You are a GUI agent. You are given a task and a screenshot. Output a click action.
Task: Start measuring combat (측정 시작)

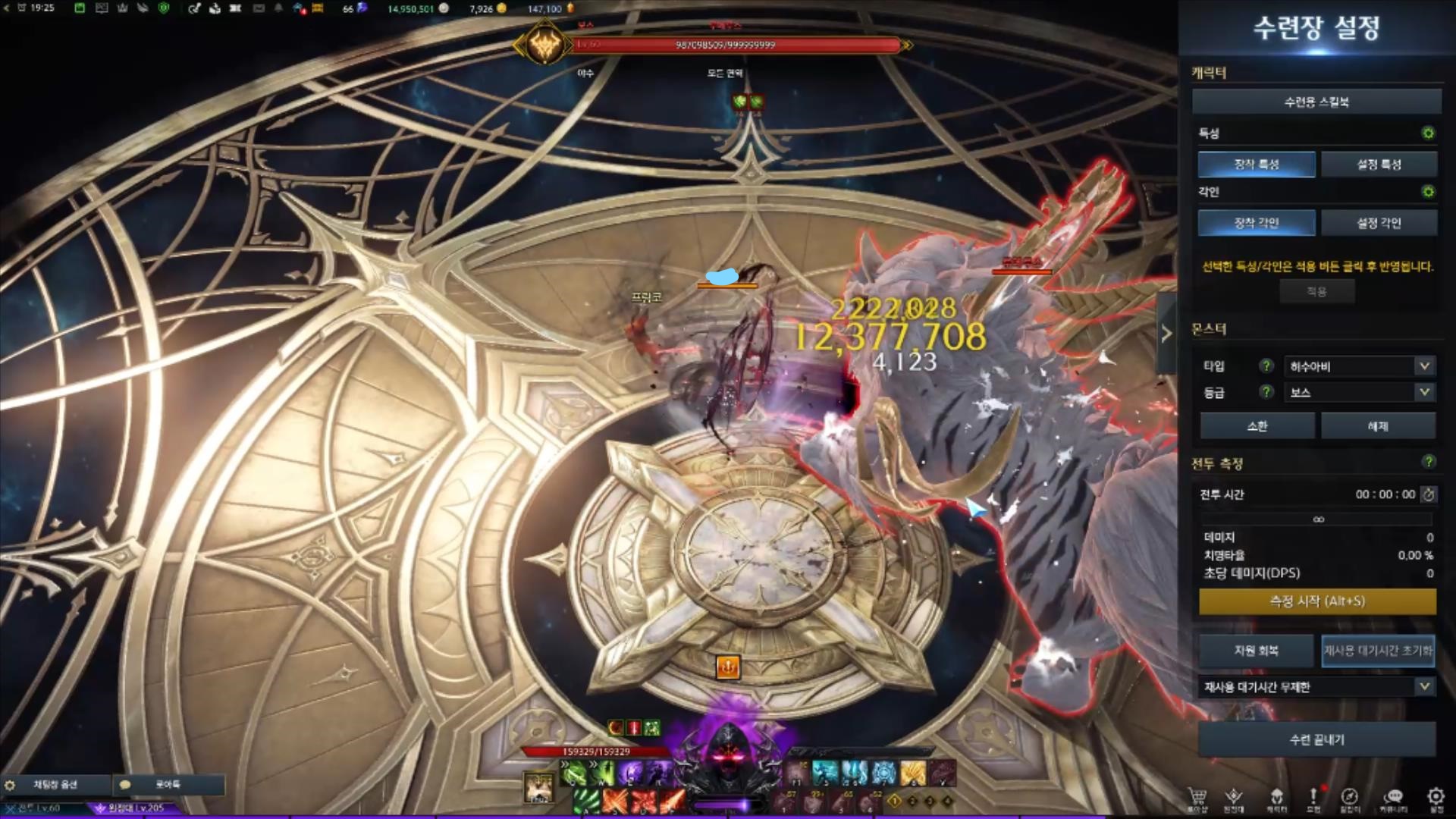coord(1317,601)
